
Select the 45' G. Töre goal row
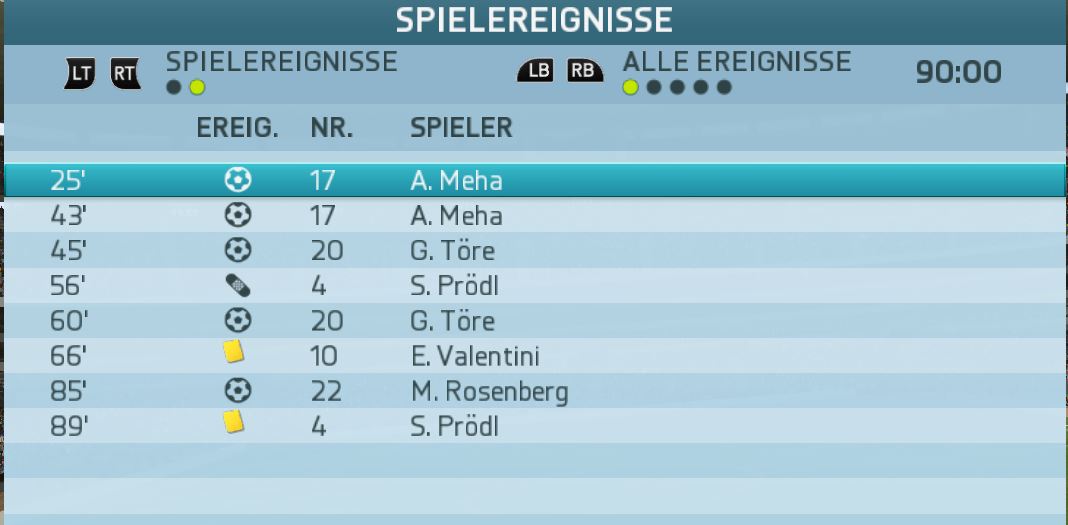534,250
